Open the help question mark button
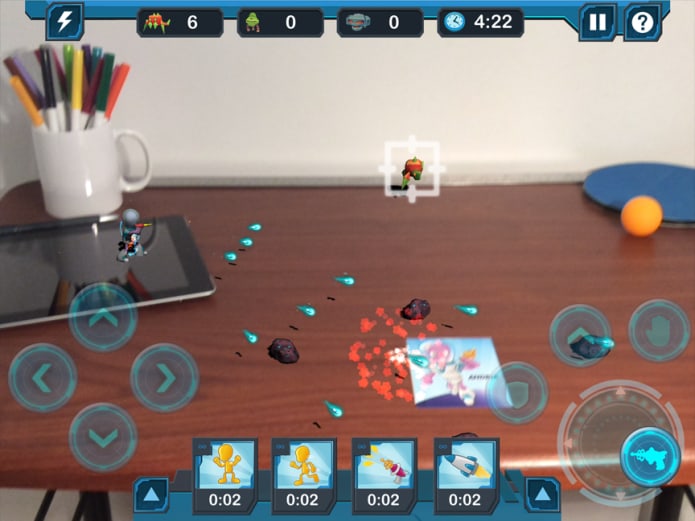The height and width of the screenshot is (521, 695). tap(643, 22)
